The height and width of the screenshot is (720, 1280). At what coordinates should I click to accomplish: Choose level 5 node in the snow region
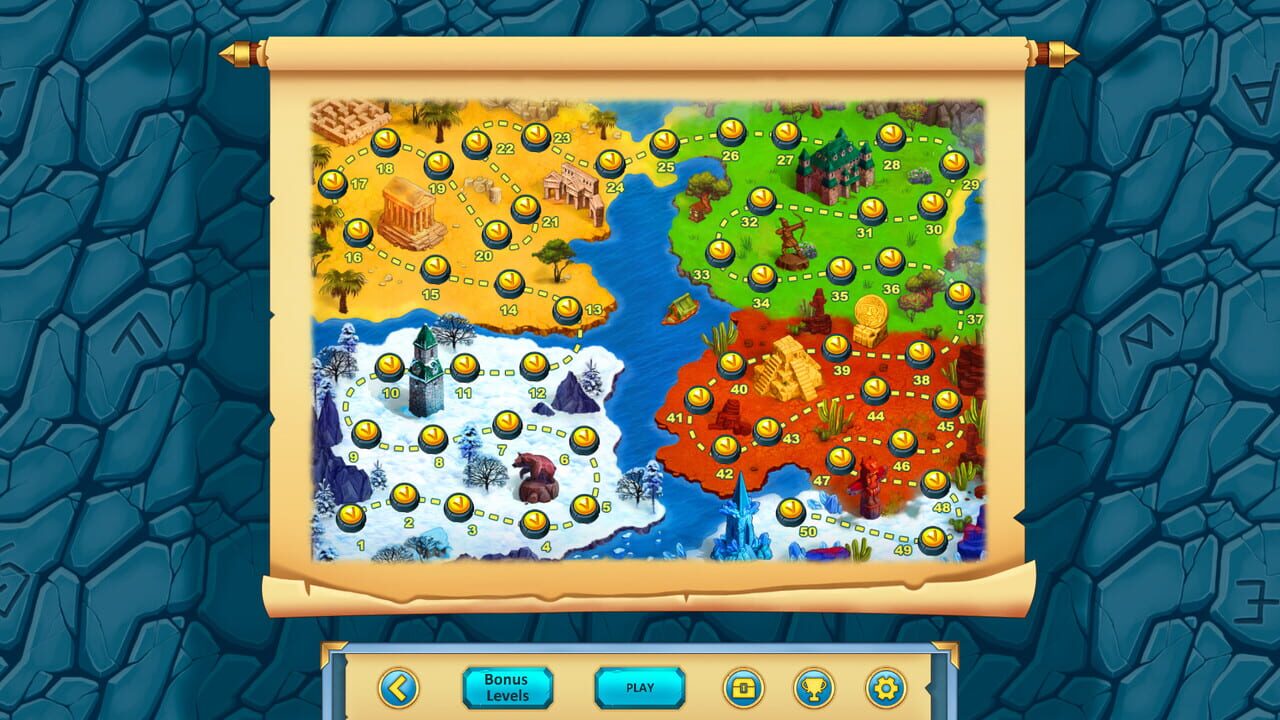[585, 507]
